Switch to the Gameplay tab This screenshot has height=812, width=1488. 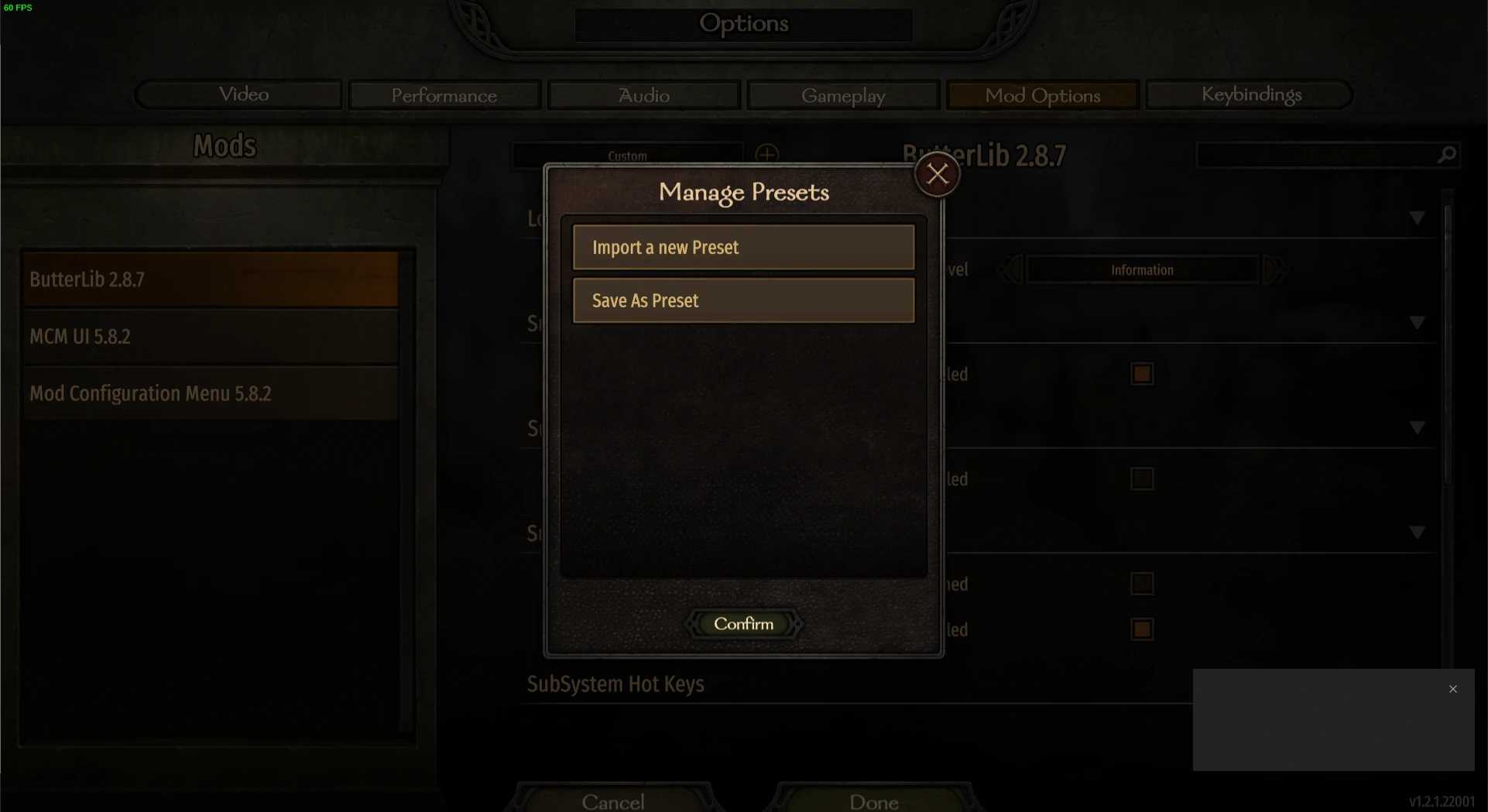coord(843,94)
